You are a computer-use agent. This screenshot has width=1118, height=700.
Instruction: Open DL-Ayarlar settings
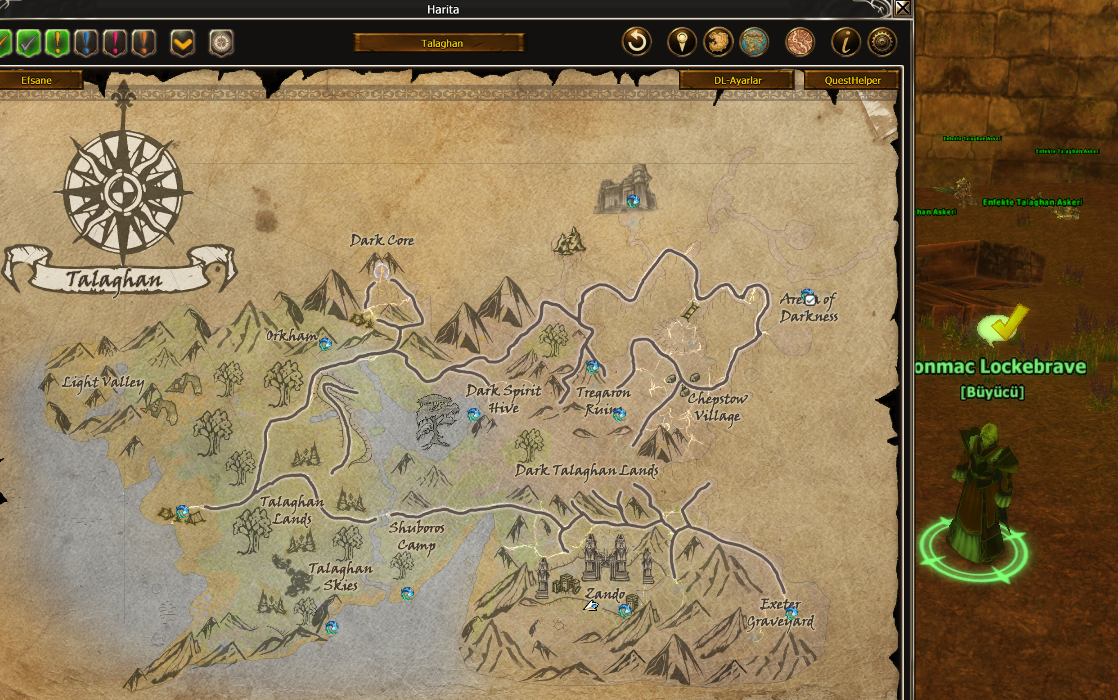pos(738,80)
